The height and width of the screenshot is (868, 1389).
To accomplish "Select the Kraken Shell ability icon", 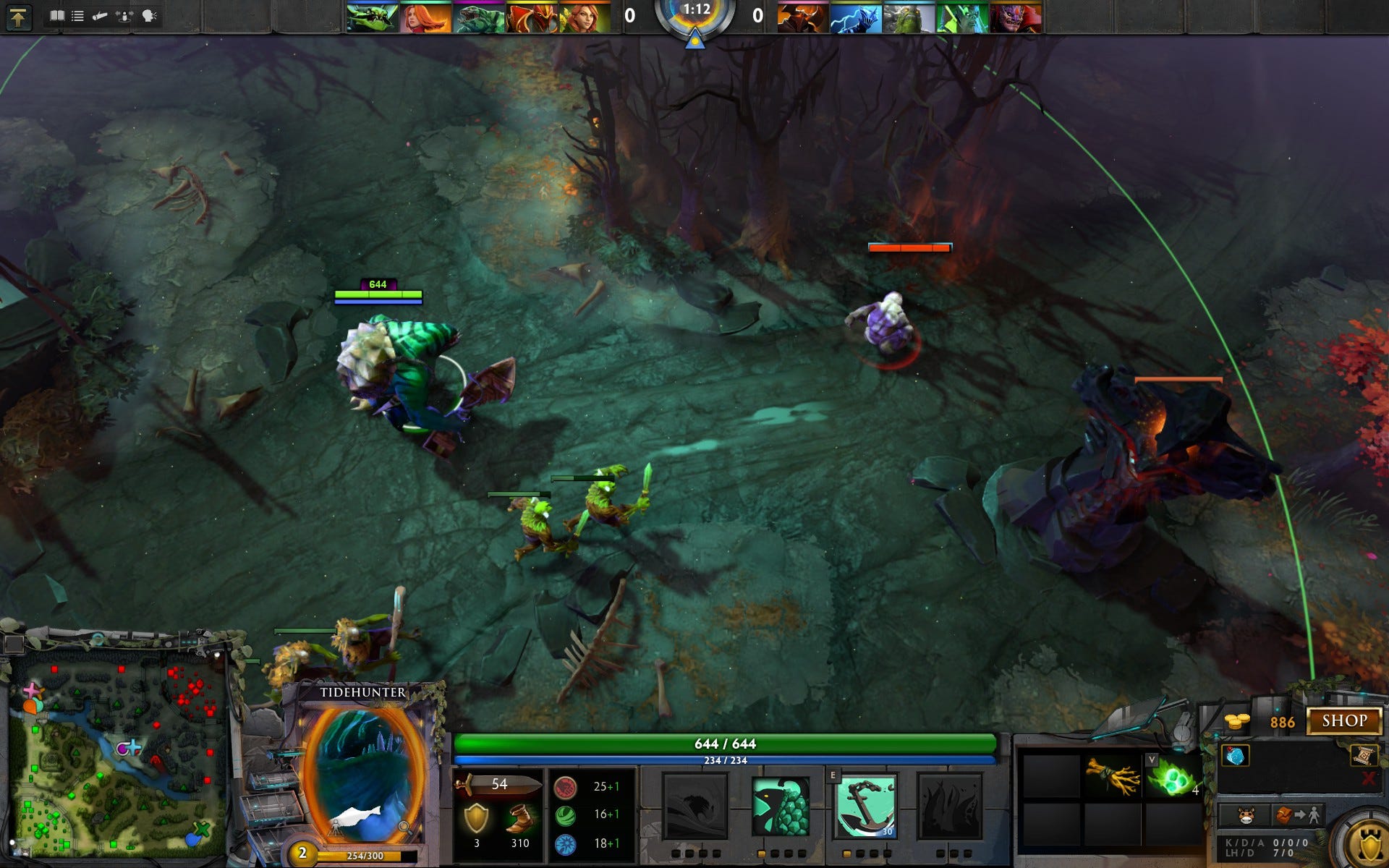I will (780, 805).
